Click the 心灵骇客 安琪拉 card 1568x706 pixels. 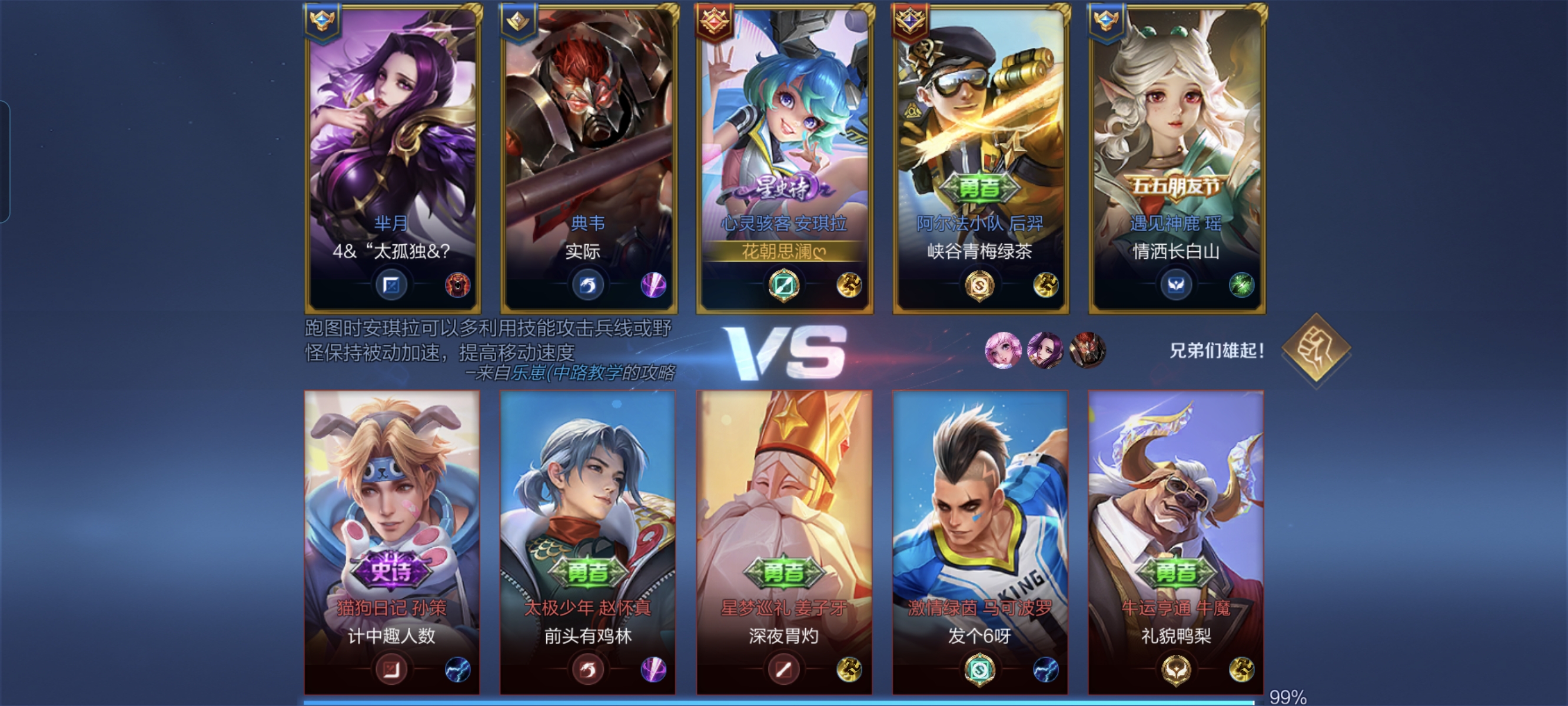[x=785, y=158]
